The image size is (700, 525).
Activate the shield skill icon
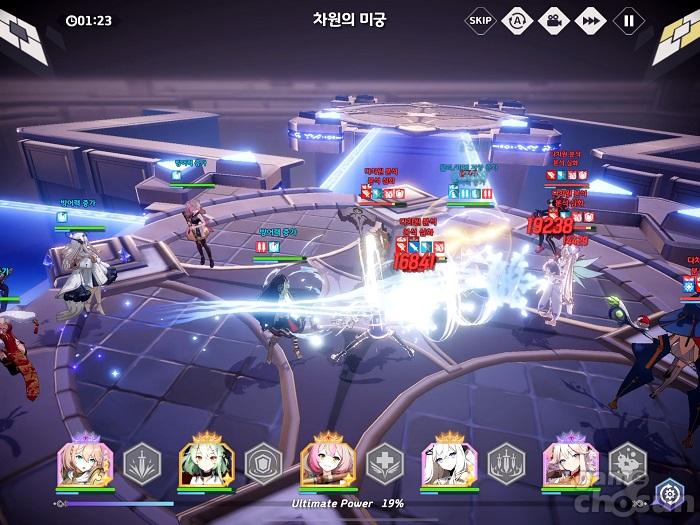pyautogui.click(x=263, y=464)
